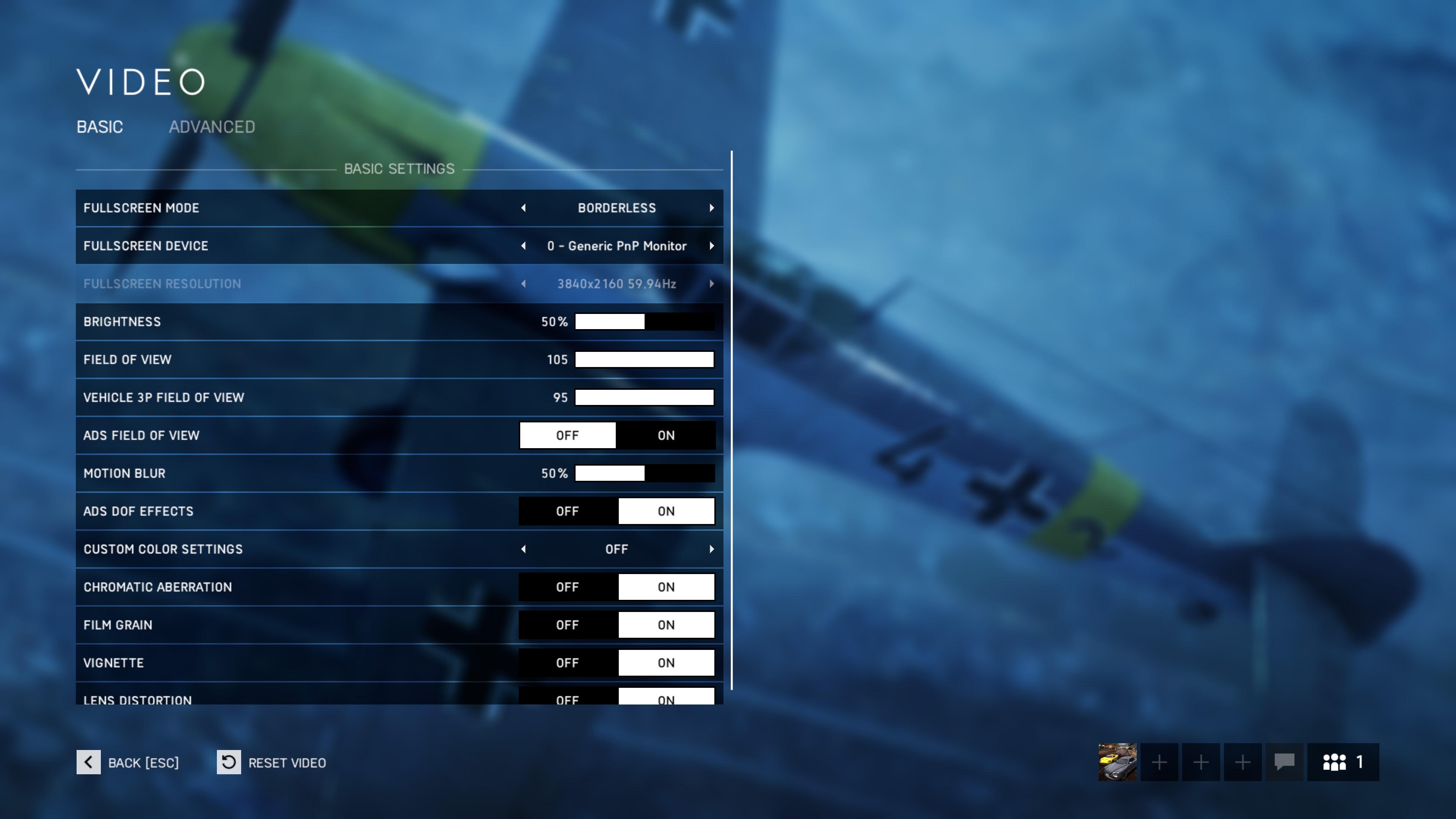Click the squad members icon showing 1
The image size is (1456, 819).
(1343, 762)
